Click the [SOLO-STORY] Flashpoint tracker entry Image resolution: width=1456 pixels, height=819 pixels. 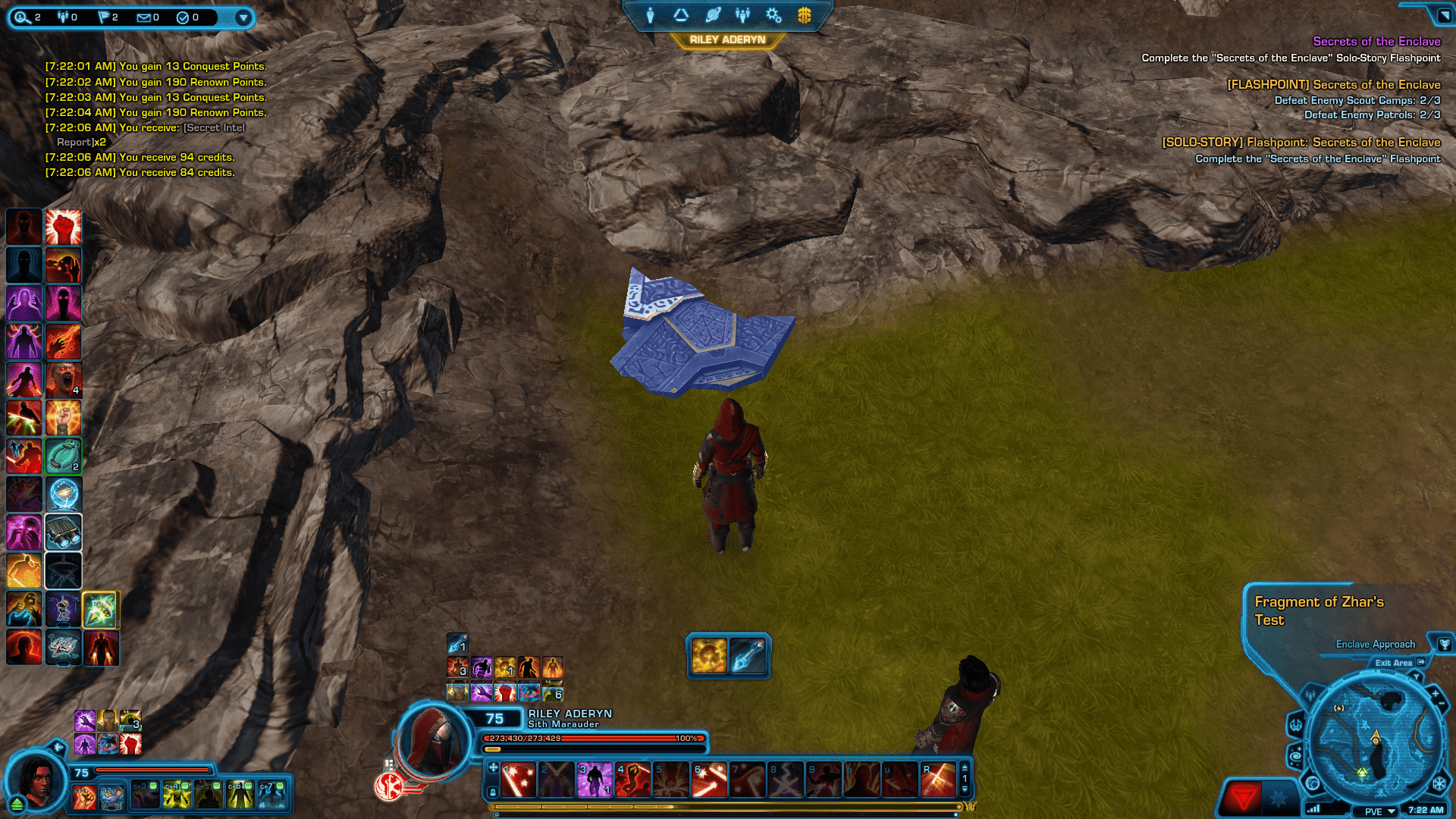(1301, 143)
